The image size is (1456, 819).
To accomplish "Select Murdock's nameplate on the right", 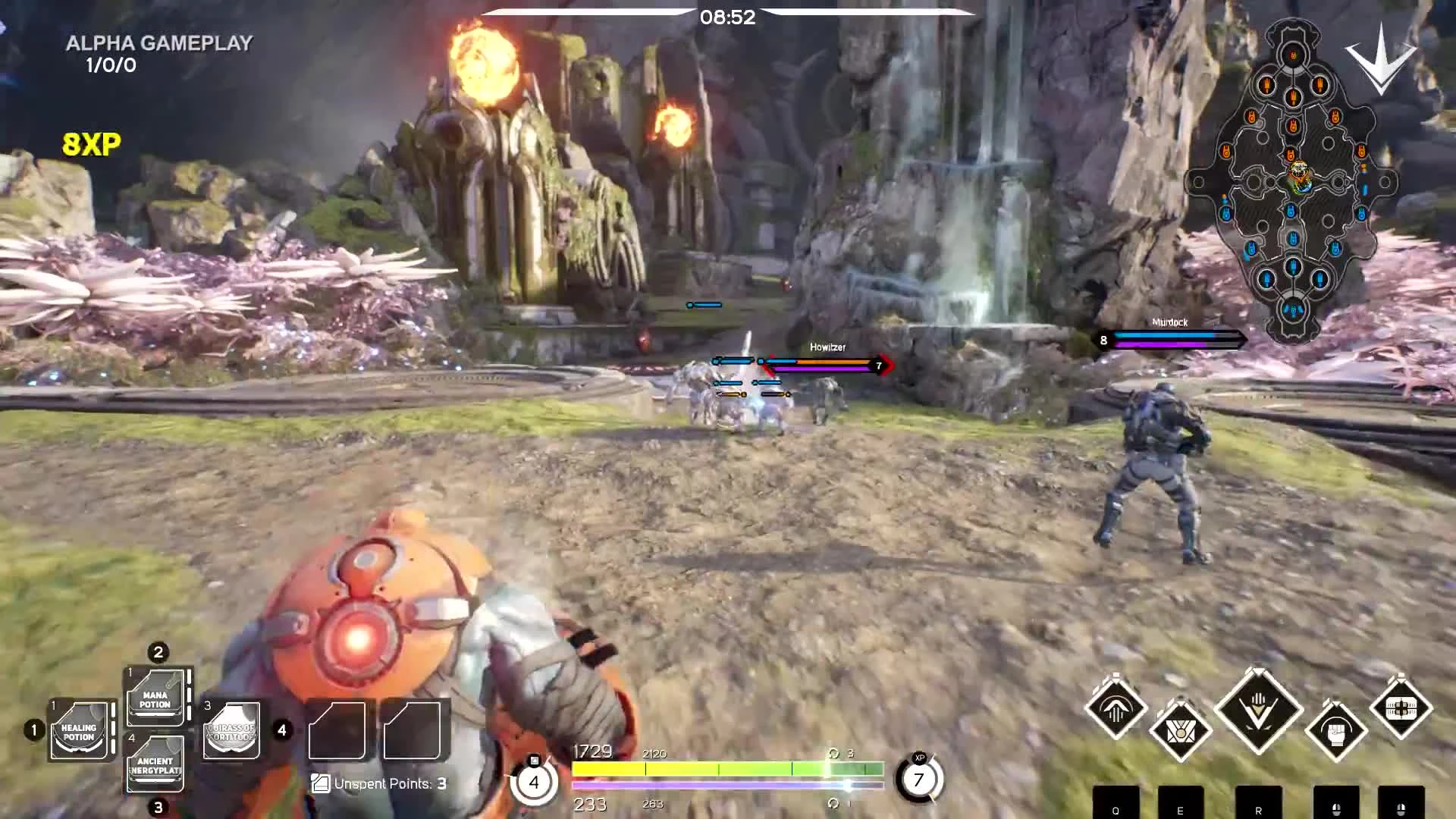I will (x=1168, y=322).
